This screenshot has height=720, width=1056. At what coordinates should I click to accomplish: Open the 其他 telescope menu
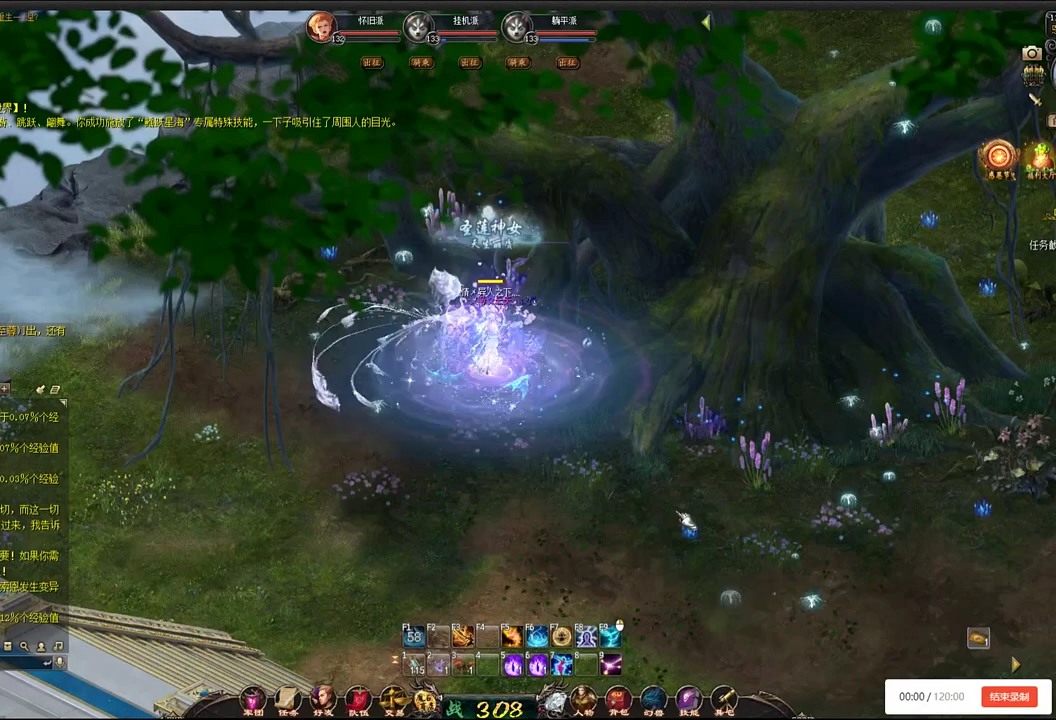(723, 699)
